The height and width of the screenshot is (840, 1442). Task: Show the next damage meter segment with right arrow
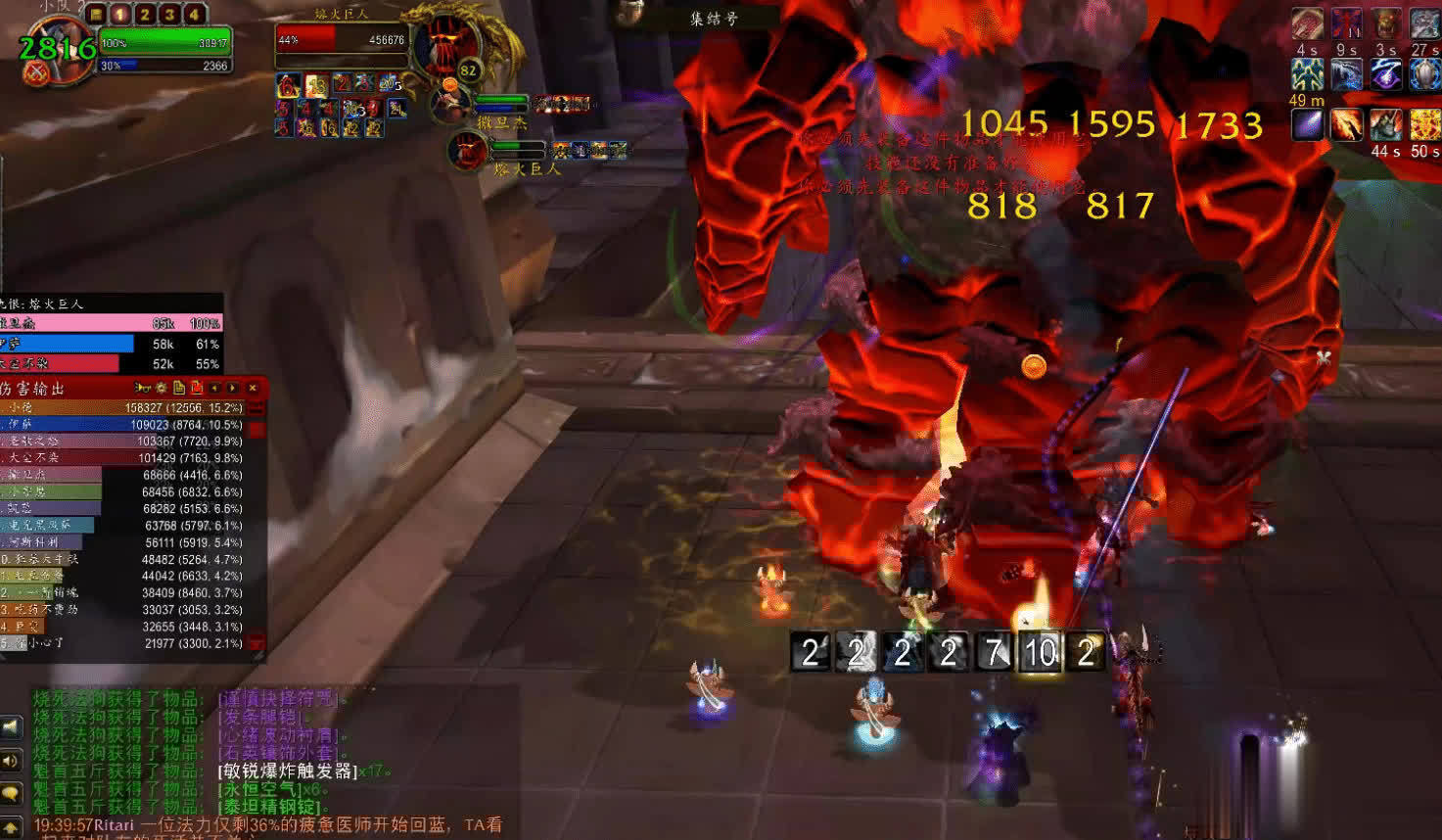click(233, 388)
